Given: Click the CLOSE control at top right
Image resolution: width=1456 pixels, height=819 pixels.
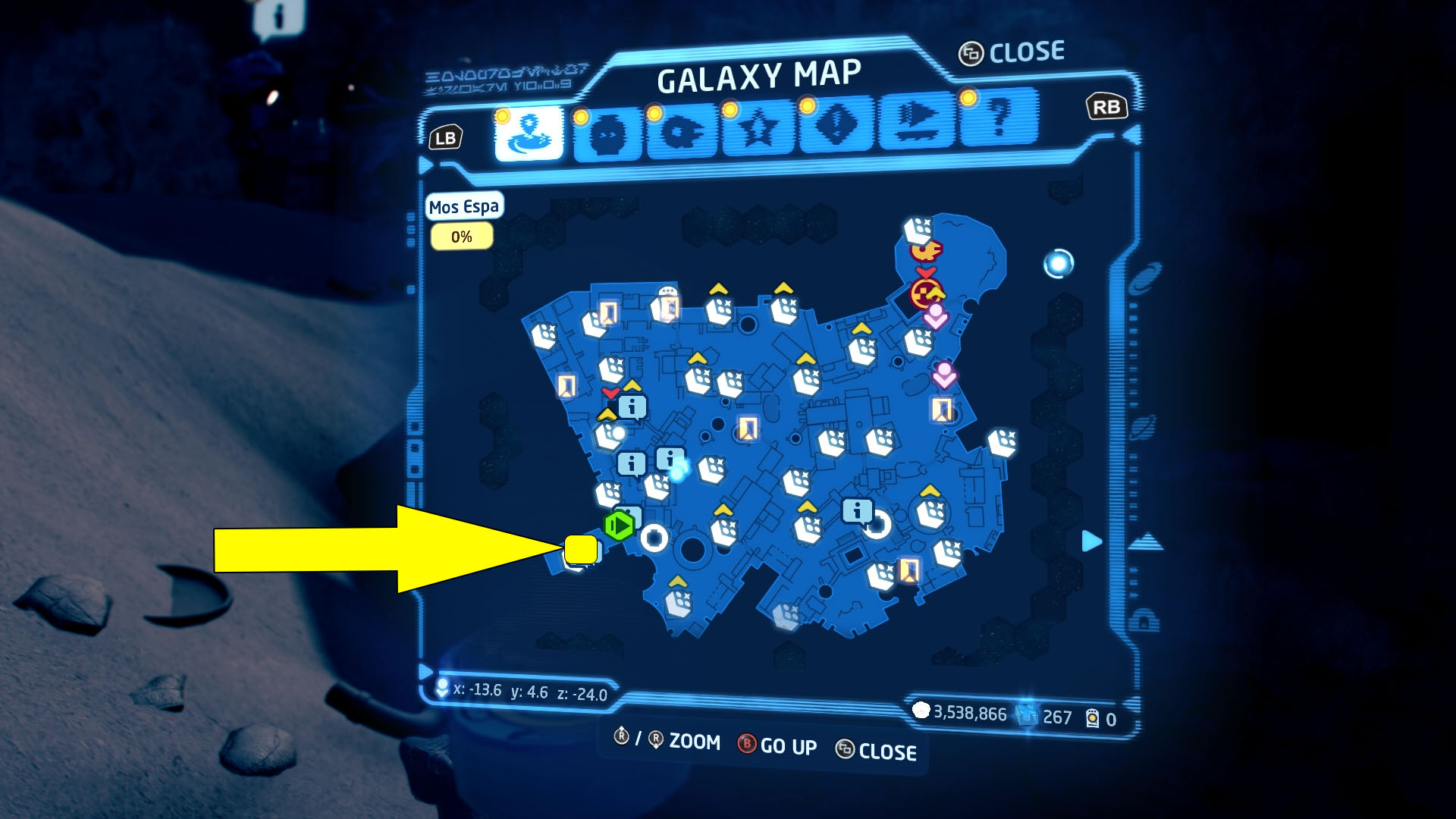Looking at the screenshot, I should (x=1012, y=52).
